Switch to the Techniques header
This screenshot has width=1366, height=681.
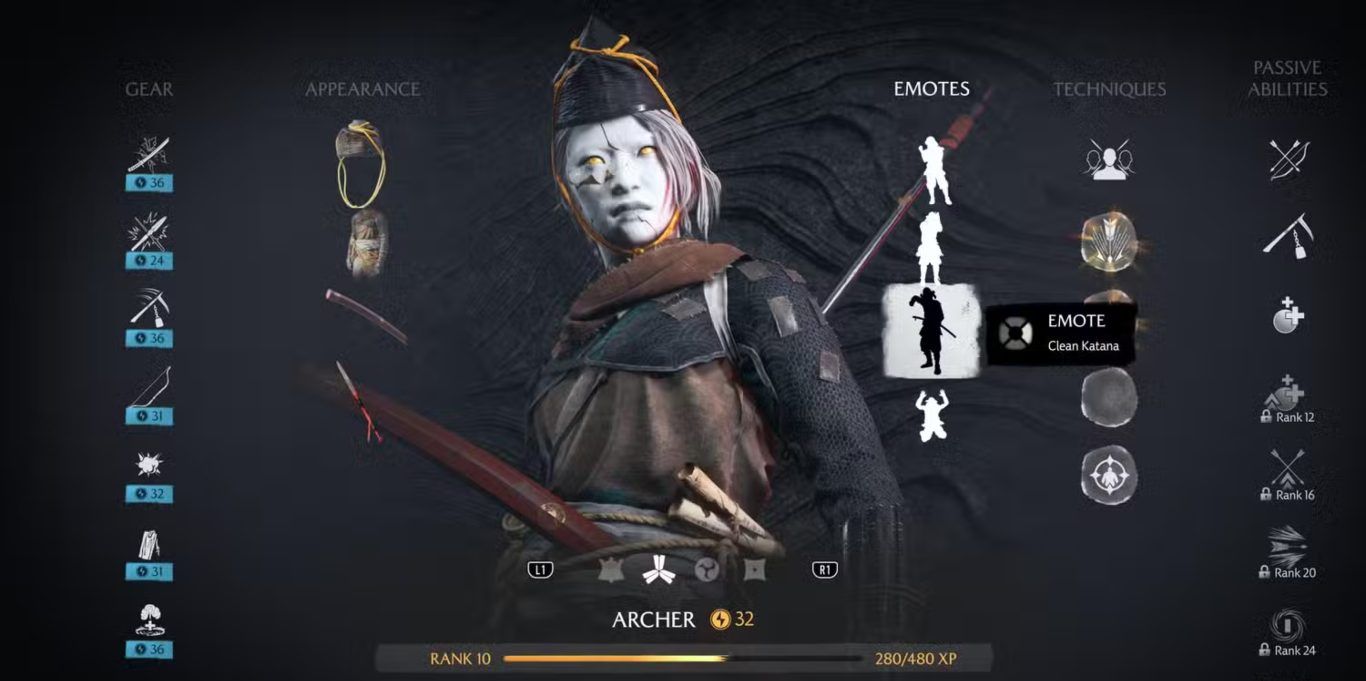[1109, 89]
